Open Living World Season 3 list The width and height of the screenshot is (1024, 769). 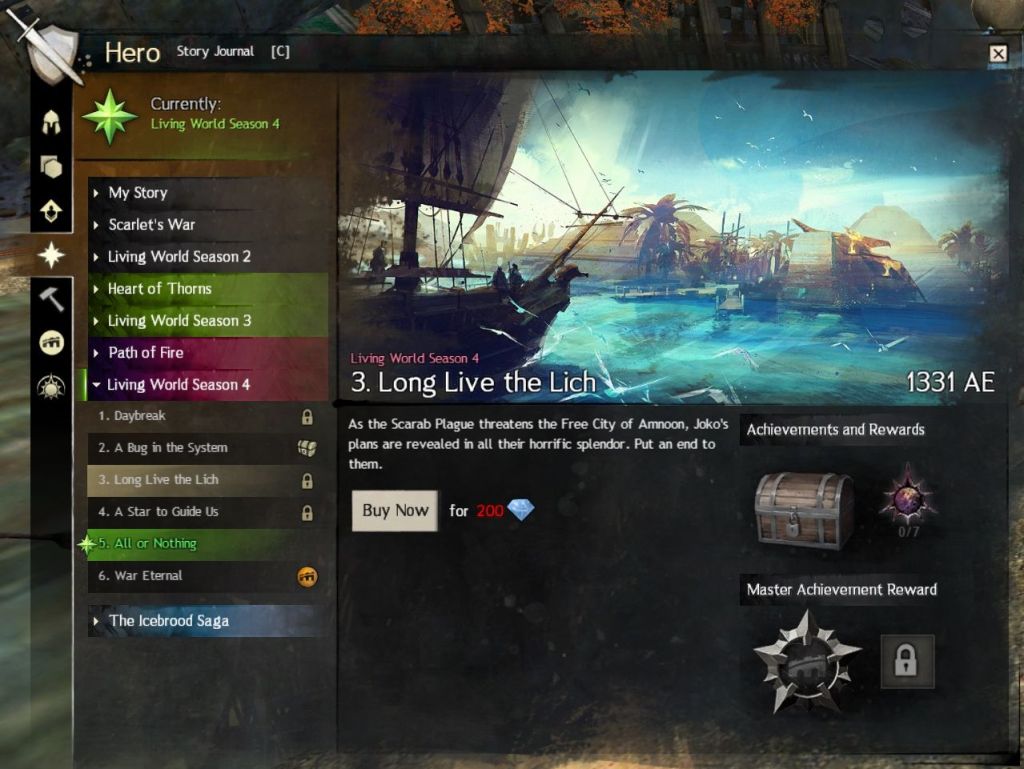click(179, 321)
